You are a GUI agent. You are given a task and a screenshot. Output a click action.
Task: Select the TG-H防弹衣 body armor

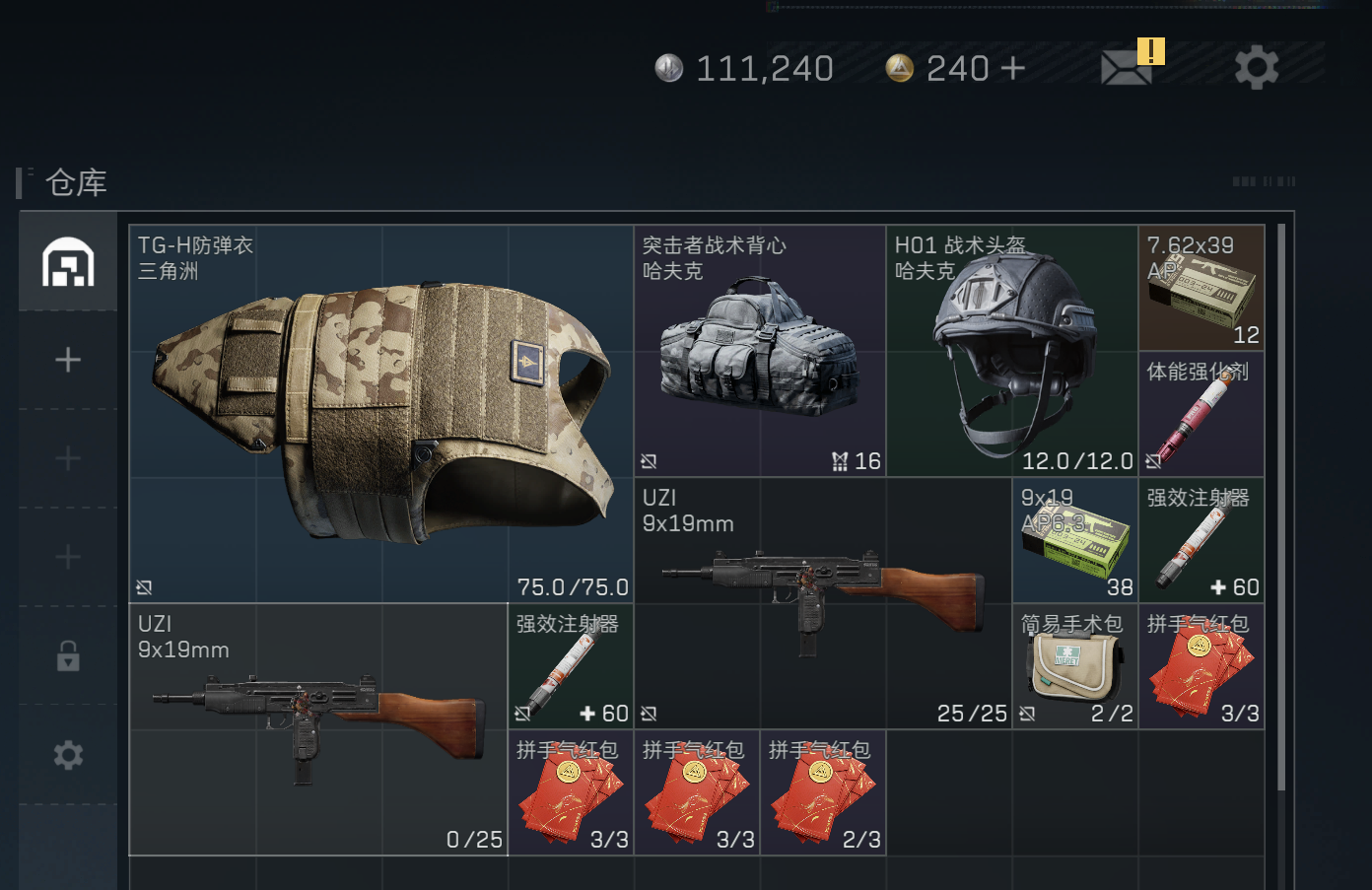tap(380, 414)
